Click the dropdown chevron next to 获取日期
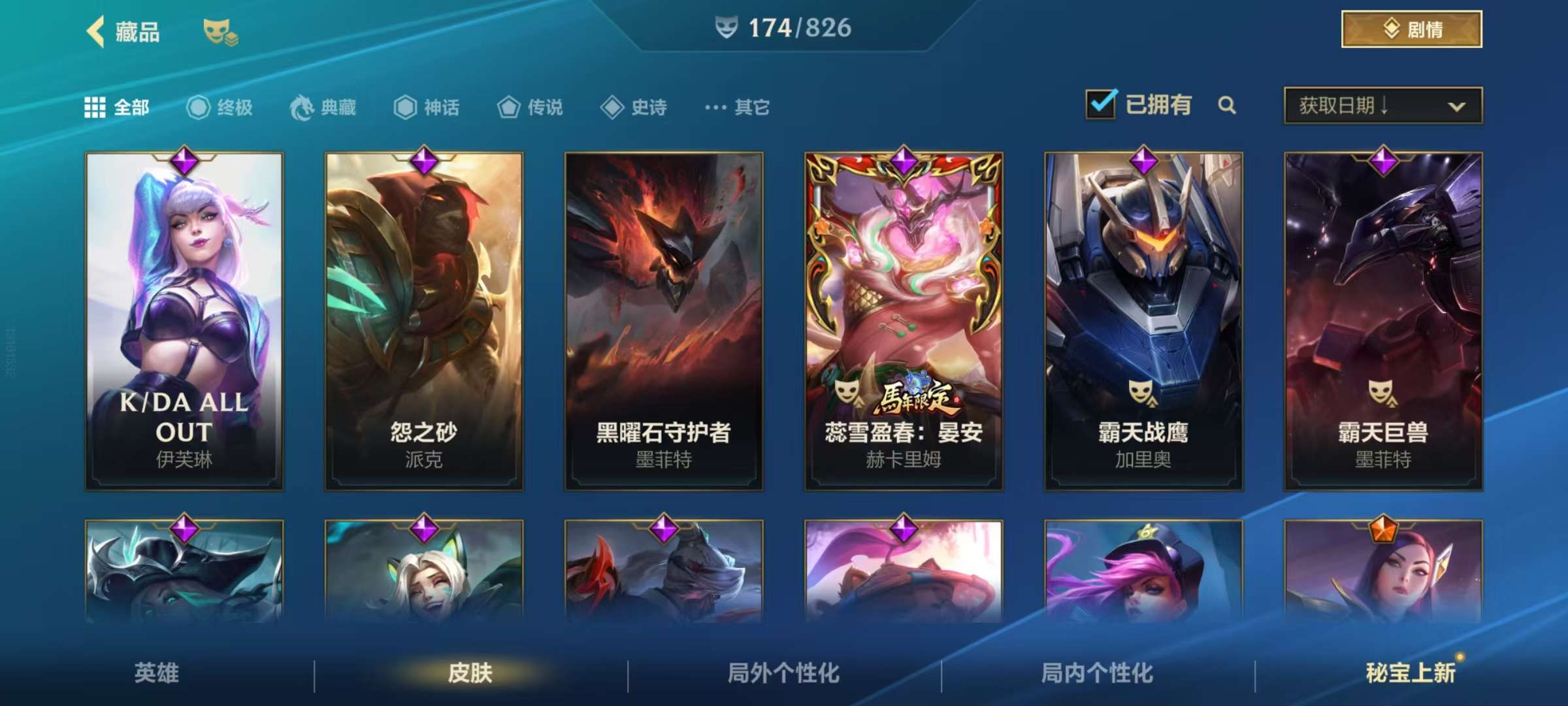 pos(1458,105)
